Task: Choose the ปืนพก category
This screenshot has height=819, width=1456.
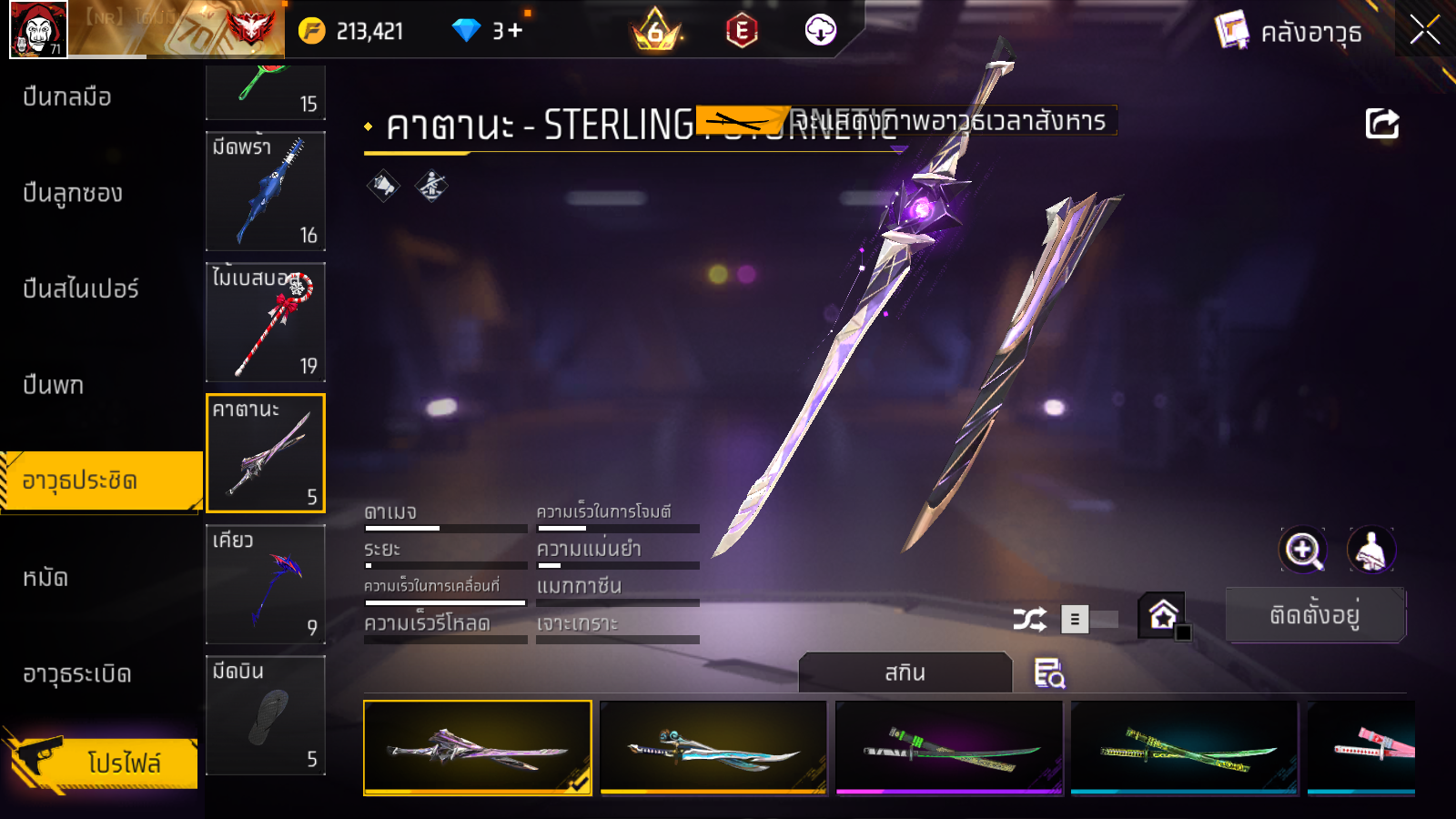Action: [x=53, y=385]
